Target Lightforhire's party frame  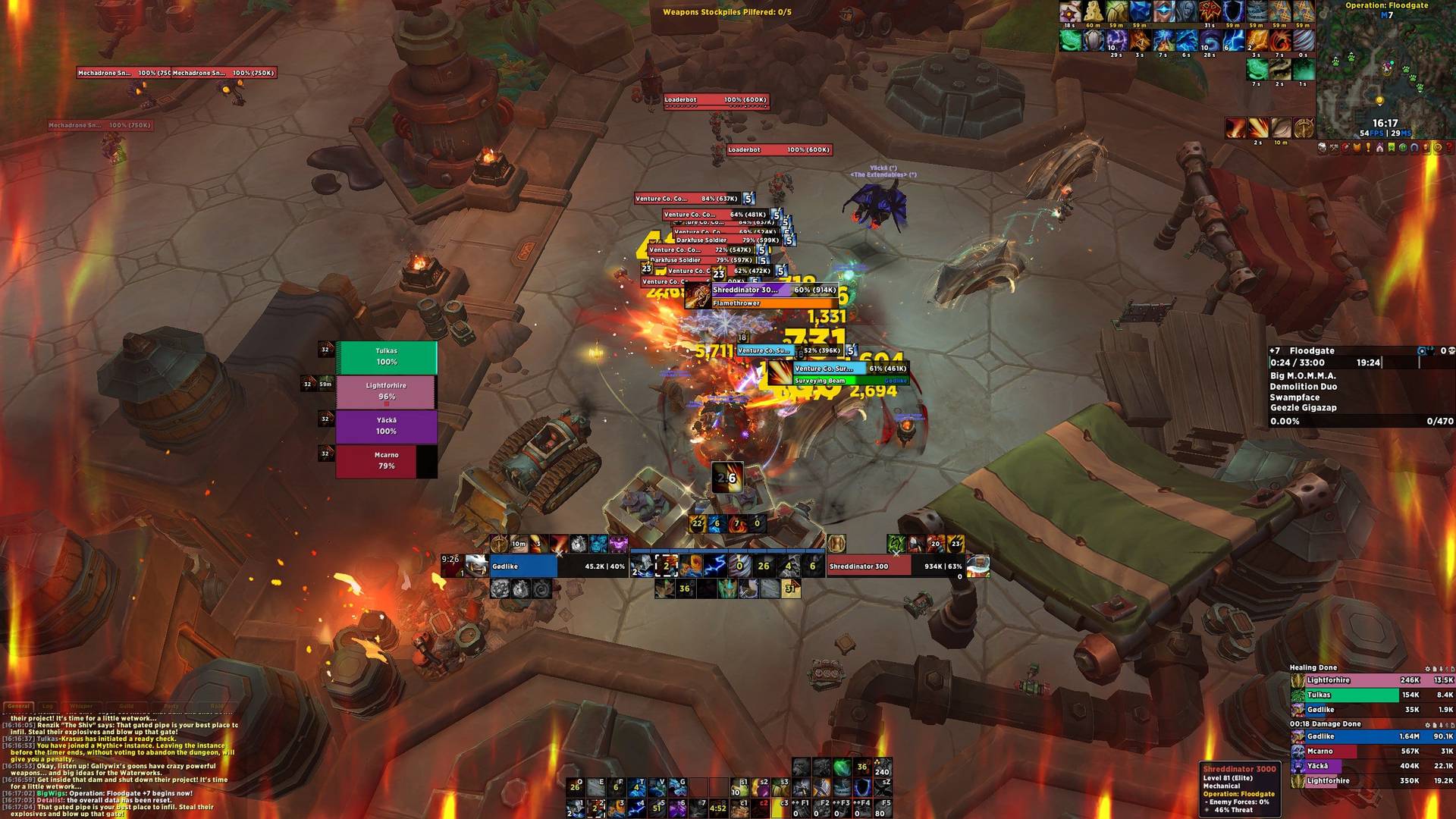[386, 391]
